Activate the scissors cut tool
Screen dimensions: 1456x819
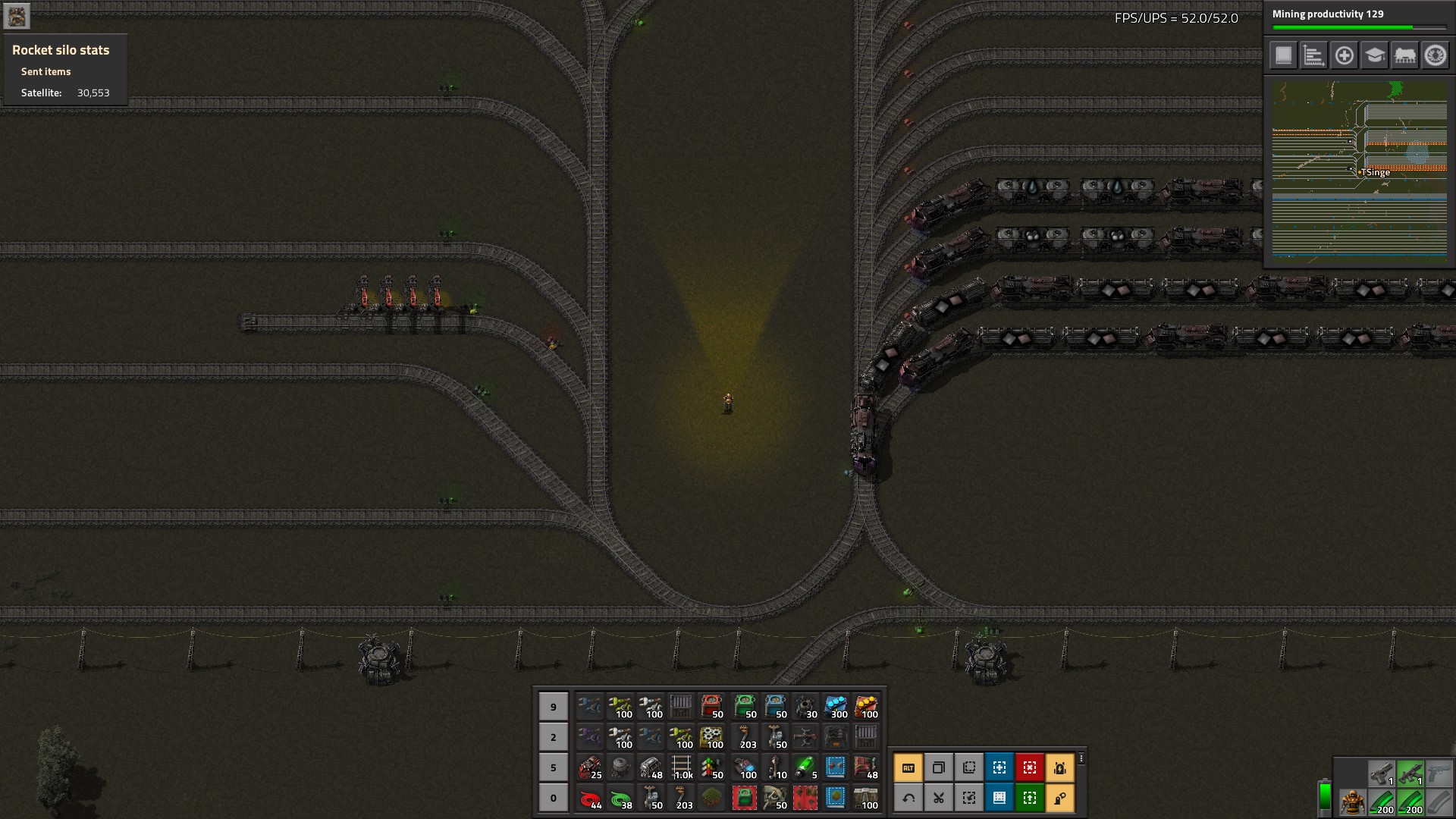[938, 798]
